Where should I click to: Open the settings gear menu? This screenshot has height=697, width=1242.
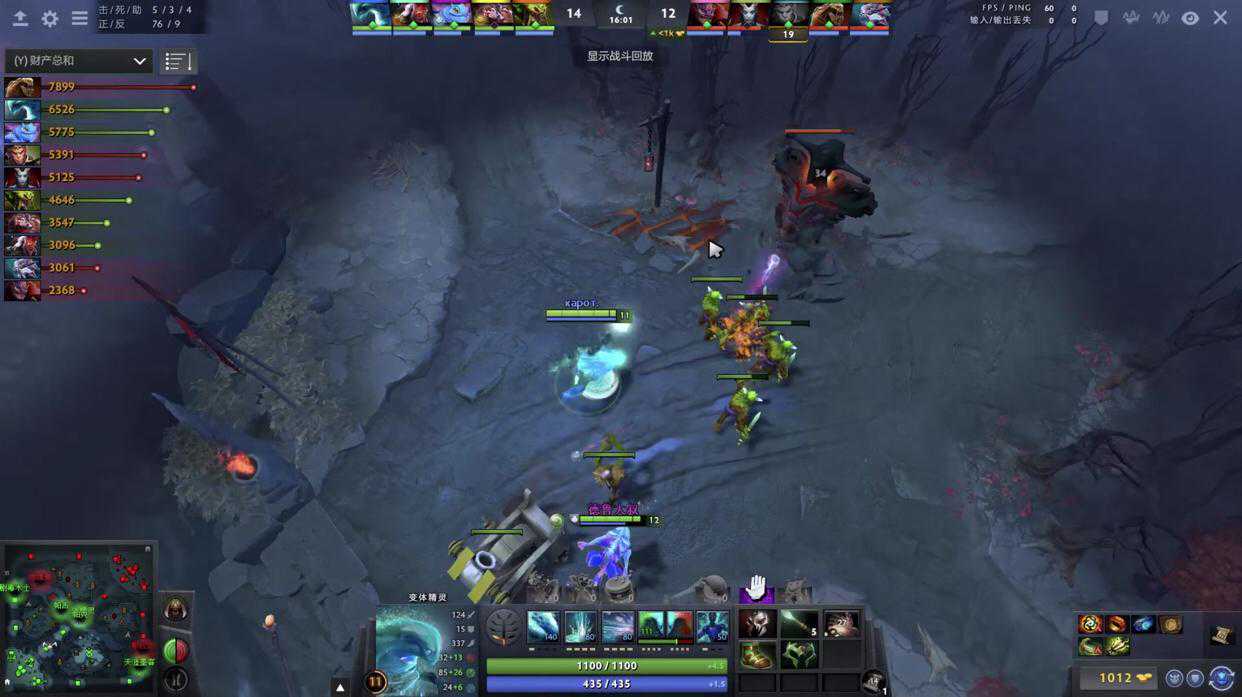49,18
